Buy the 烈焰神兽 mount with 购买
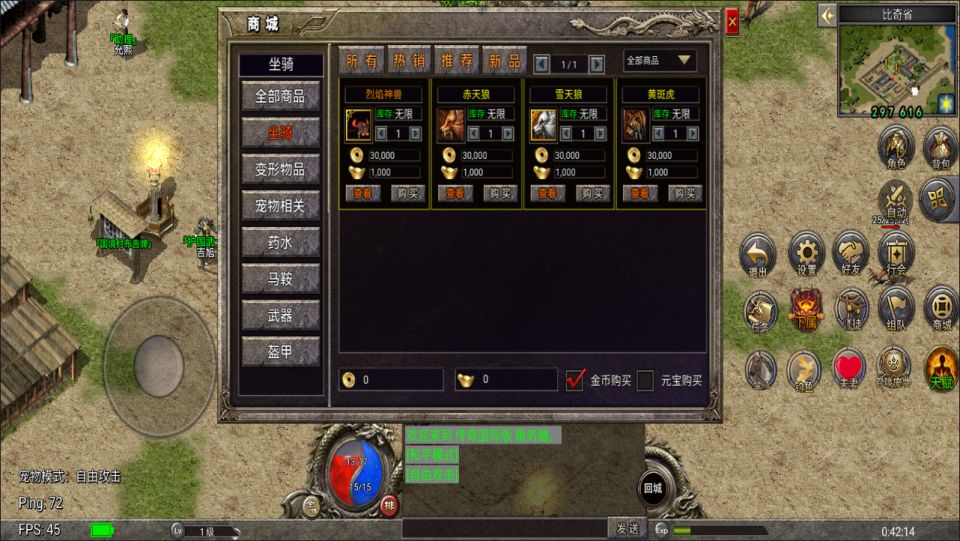 407,193
